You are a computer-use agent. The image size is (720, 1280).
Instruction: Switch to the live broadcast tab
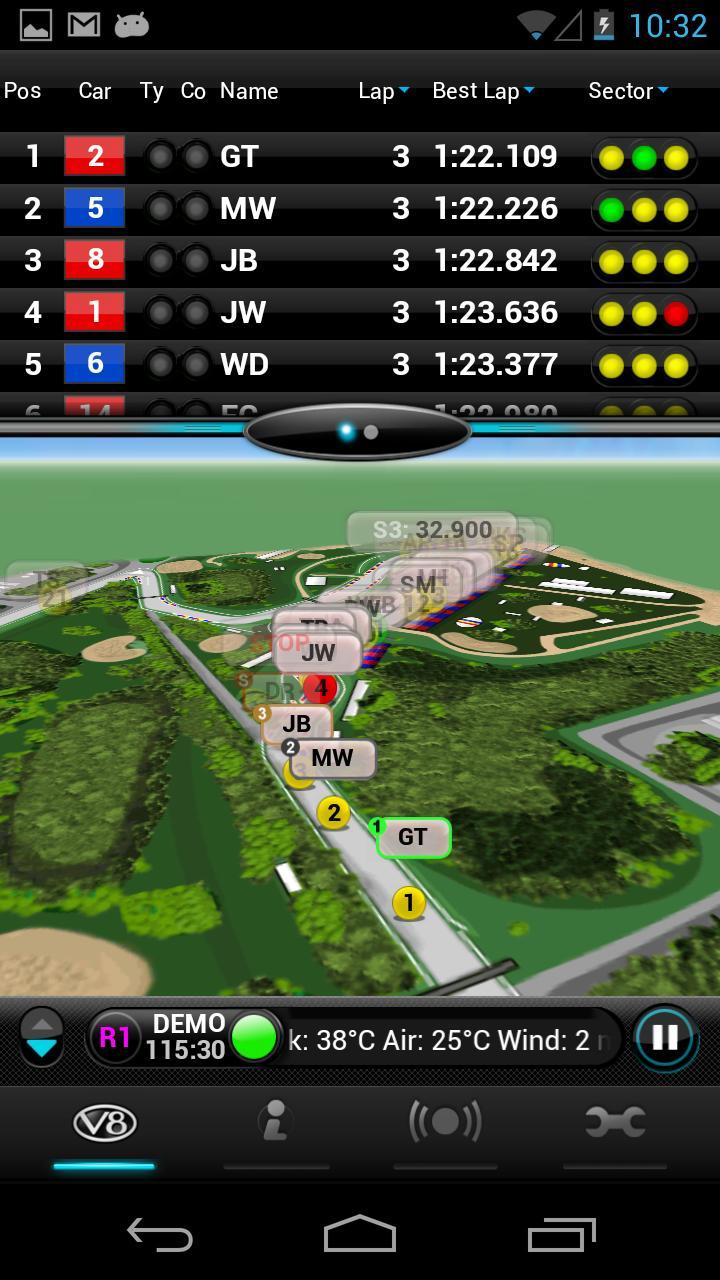(445, 1124)
